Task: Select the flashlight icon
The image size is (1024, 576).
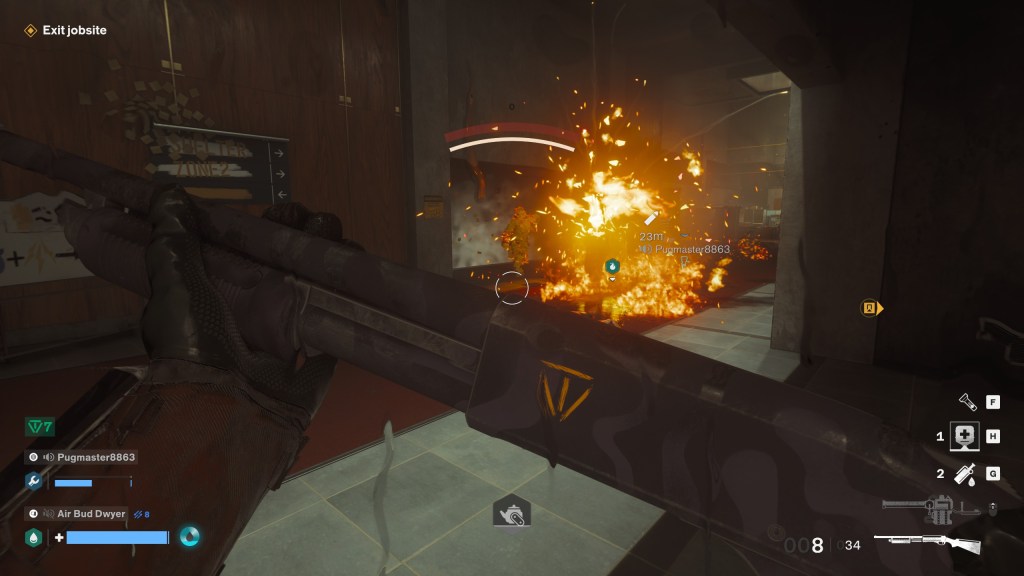Action: point(967,402)
